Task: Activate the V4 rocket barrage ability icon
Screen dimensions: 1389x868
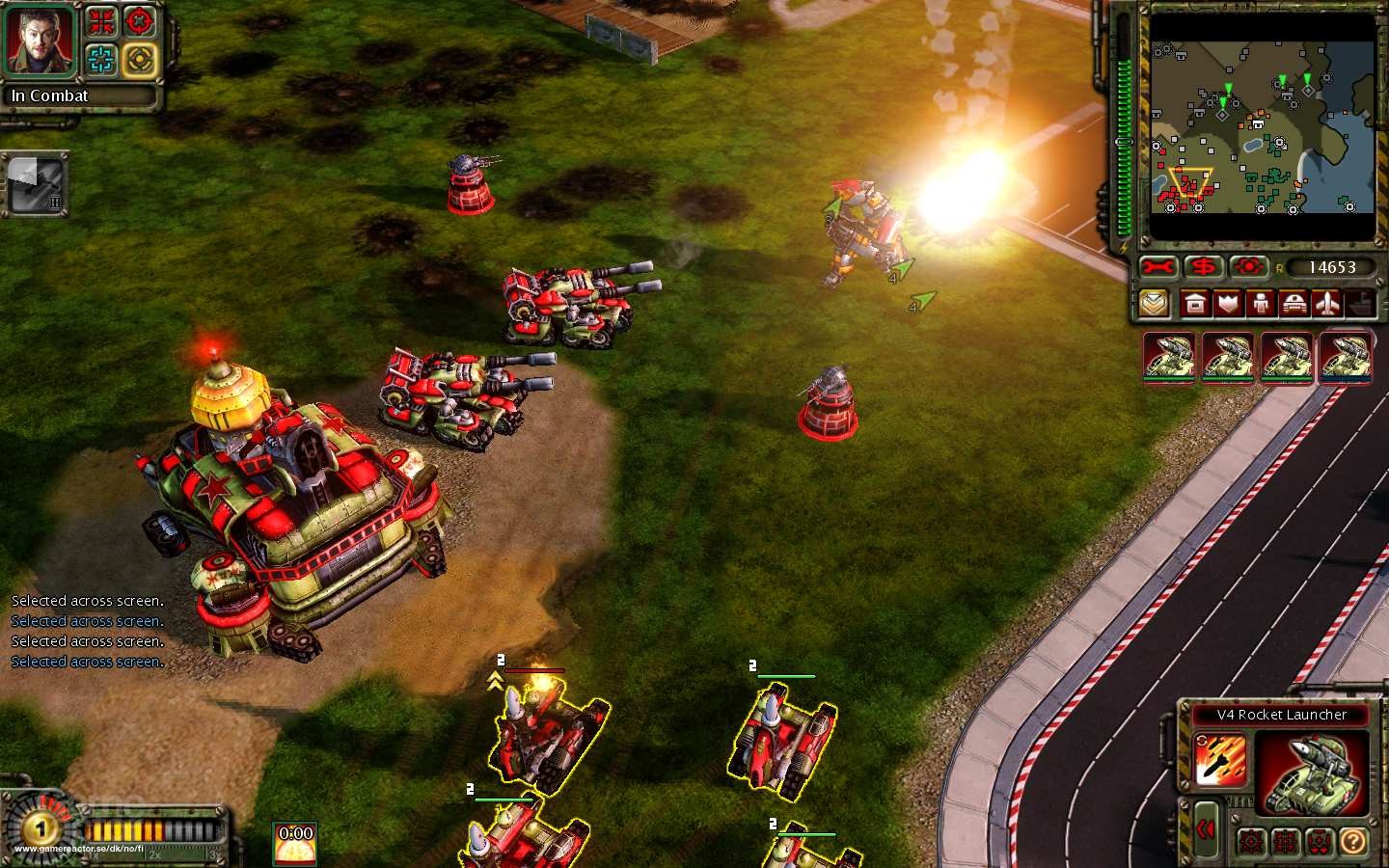Action: click(1221, 760)
